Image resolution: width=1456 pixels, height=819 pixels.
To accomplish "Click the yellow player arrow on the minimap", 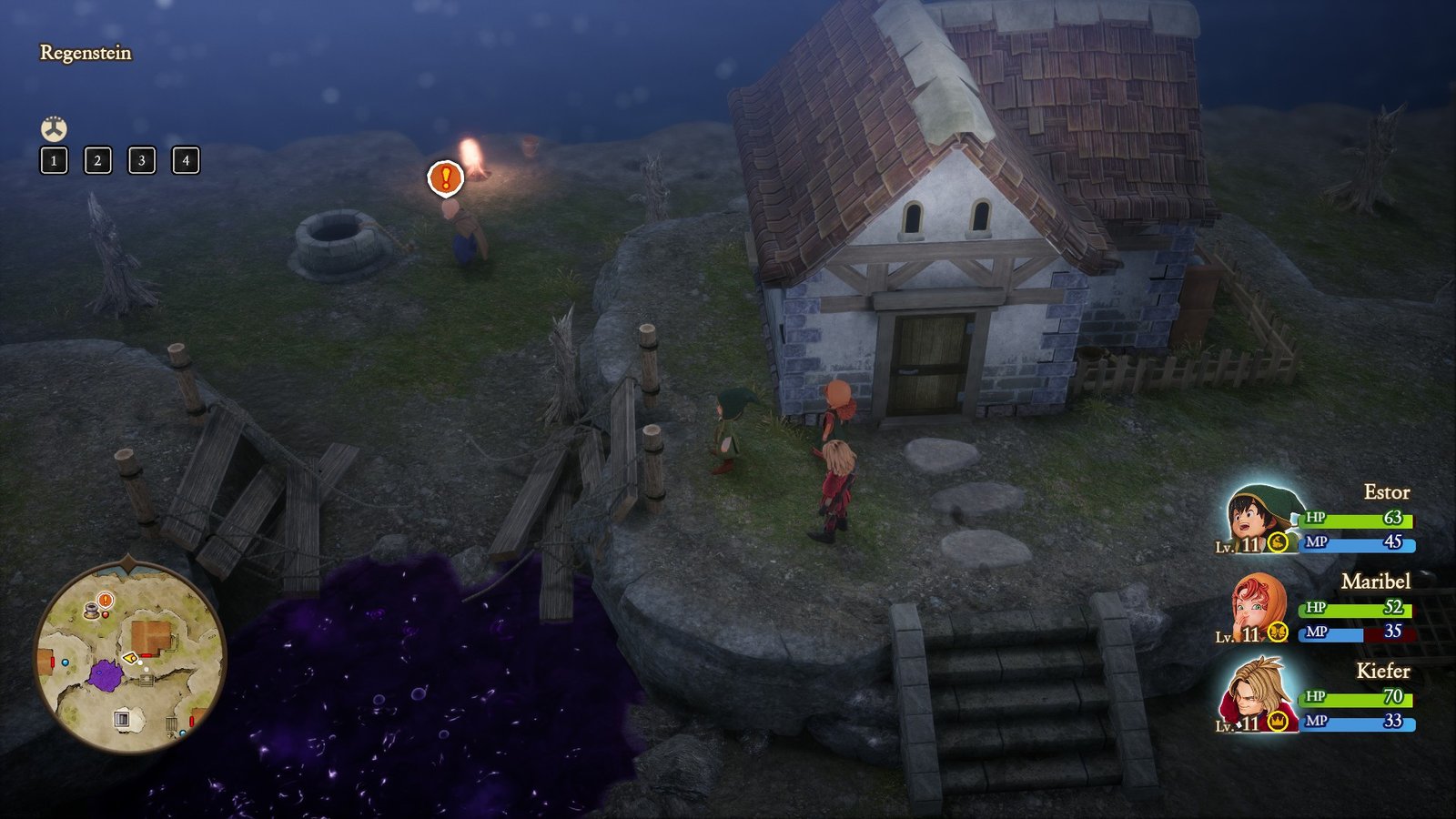I will coord(128,657).
